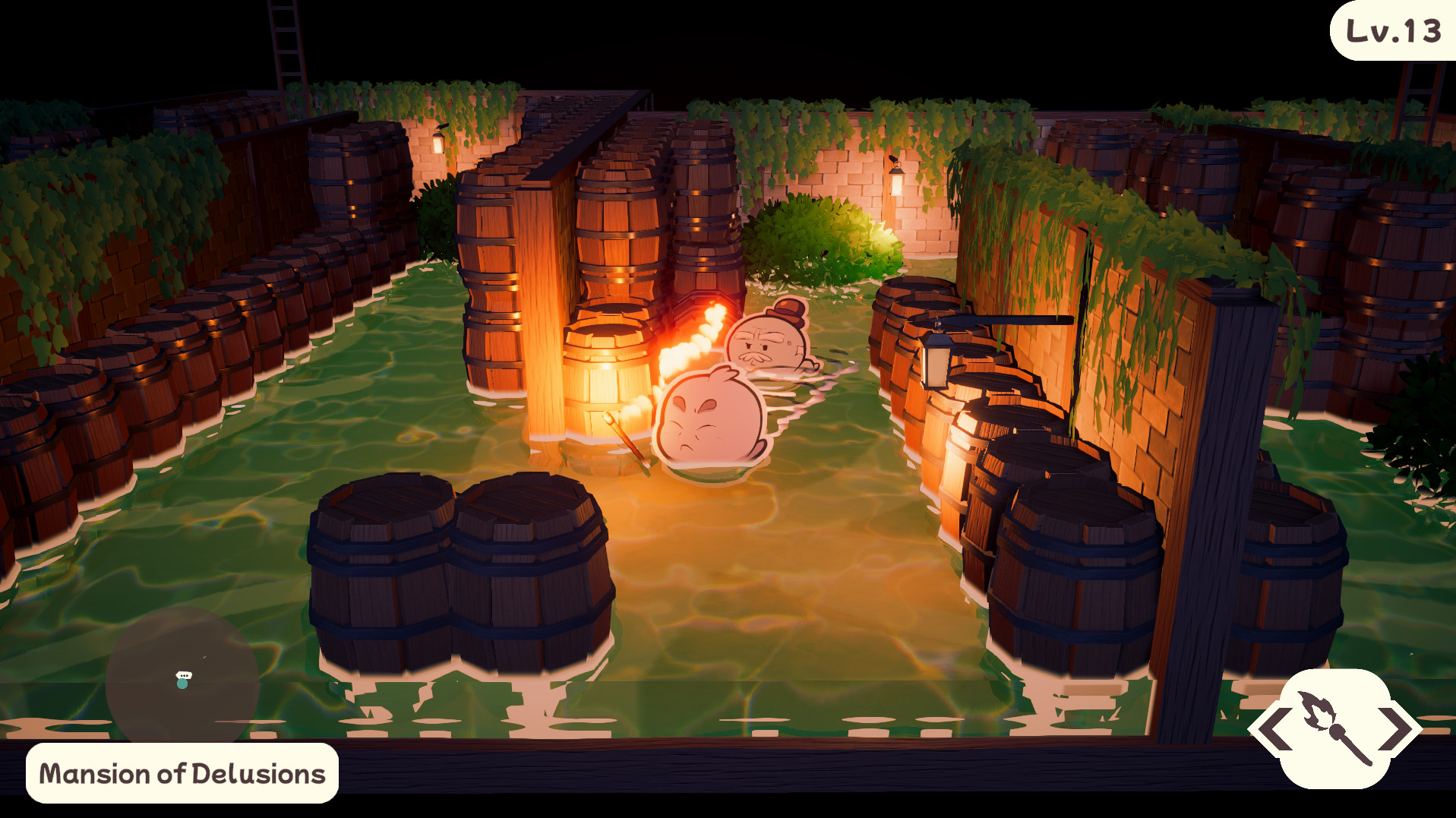Click the Lv.13 level badge
The height and width of the screenshot is (818, 1456).
click(x=1394, y=32)
